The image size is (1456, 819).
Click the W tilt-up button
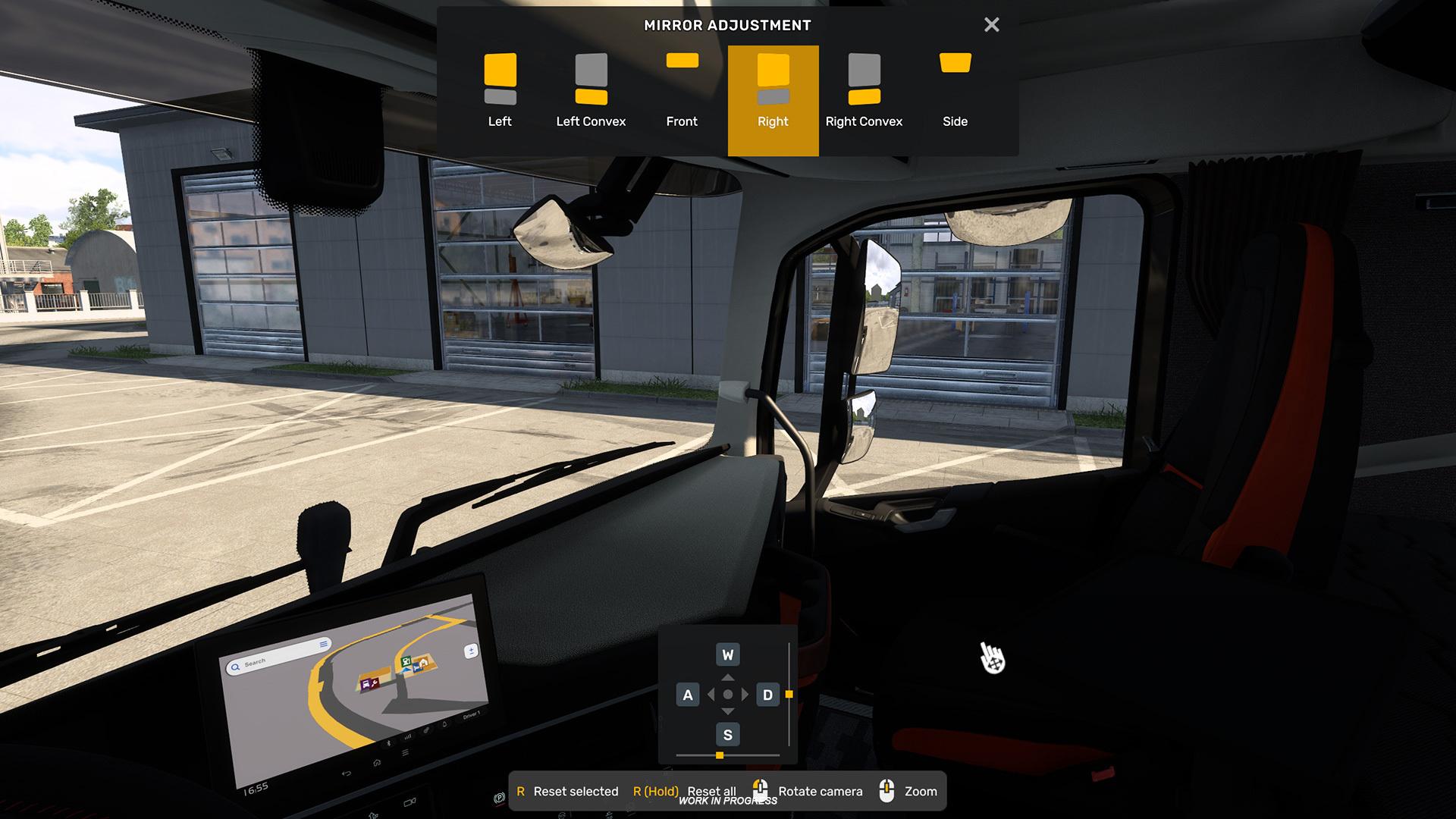click(x=727, y=654)
